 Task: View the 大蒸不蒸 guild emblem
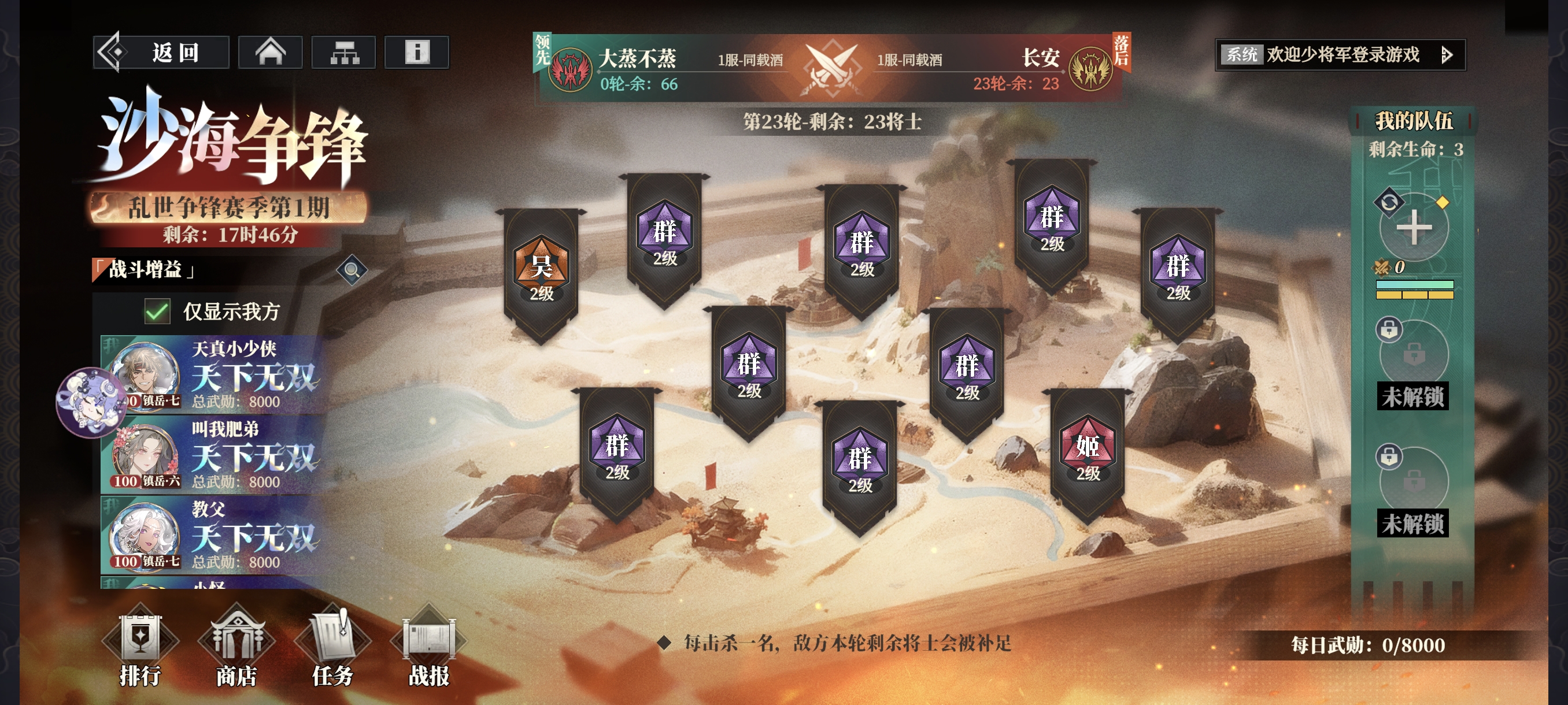[569, 69]
